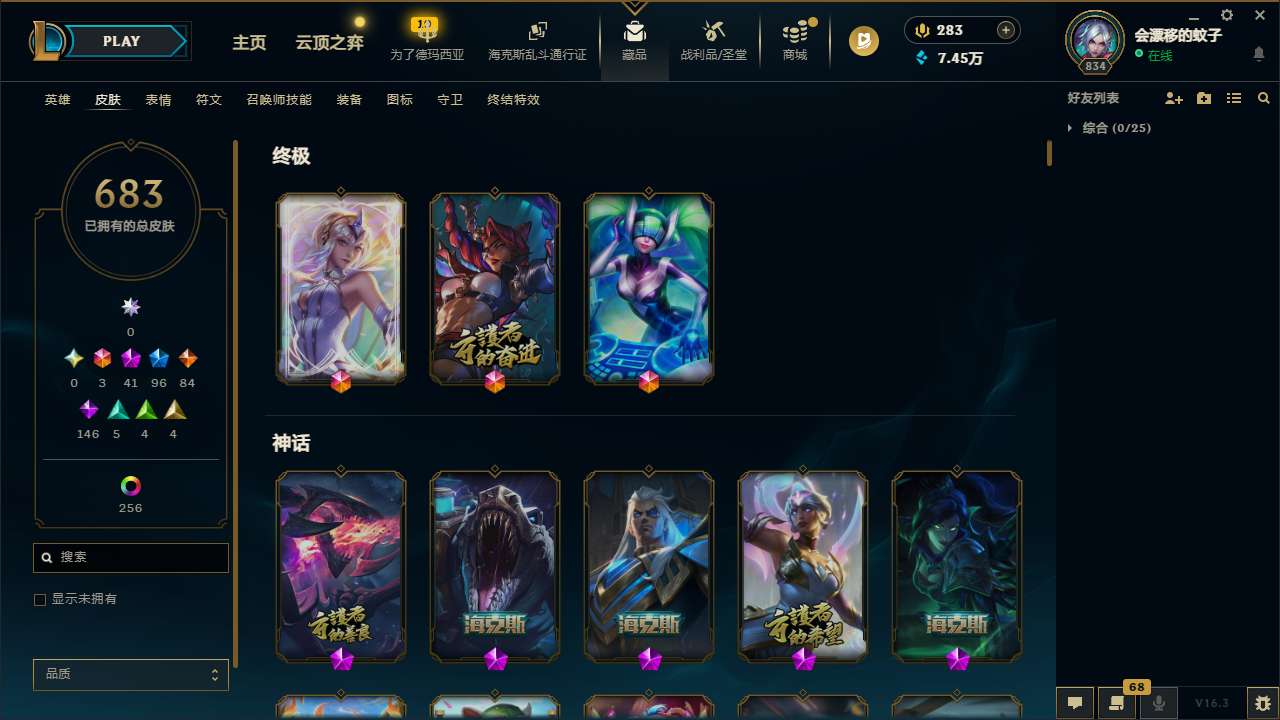
Task: Click the add friend icon
Action: click(x=1173, y=98)
